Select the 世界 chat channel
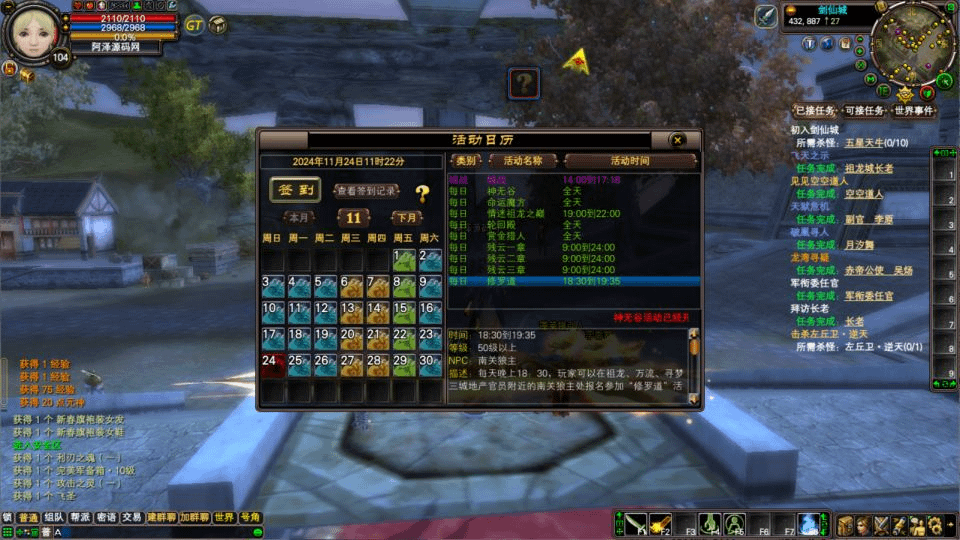960x540 pixels. pyautogui.click(x=224, y=517)
